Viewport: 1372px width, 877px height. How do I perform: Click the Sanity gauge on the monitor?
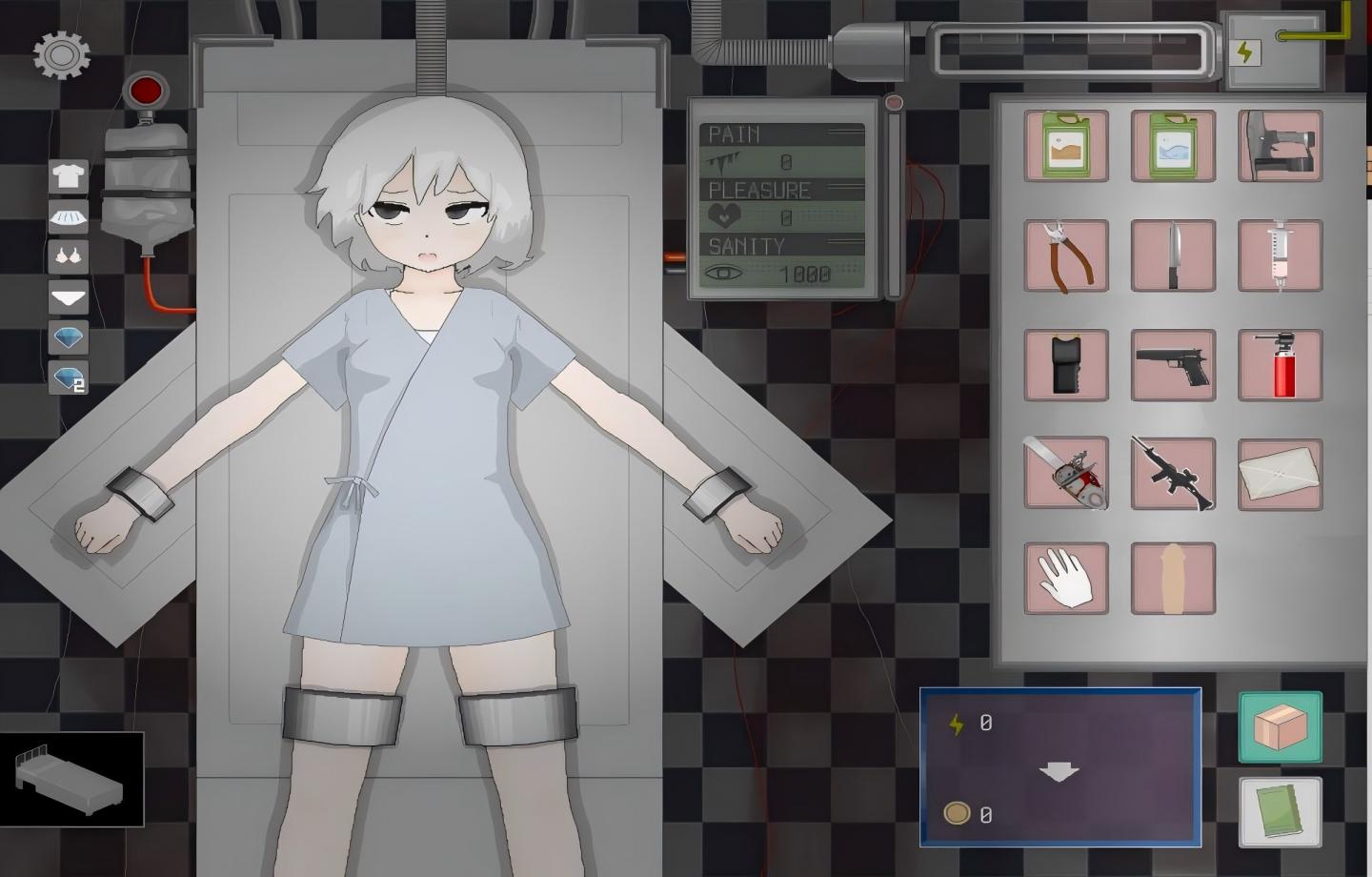pyautogui.click(x=781, y=259)
